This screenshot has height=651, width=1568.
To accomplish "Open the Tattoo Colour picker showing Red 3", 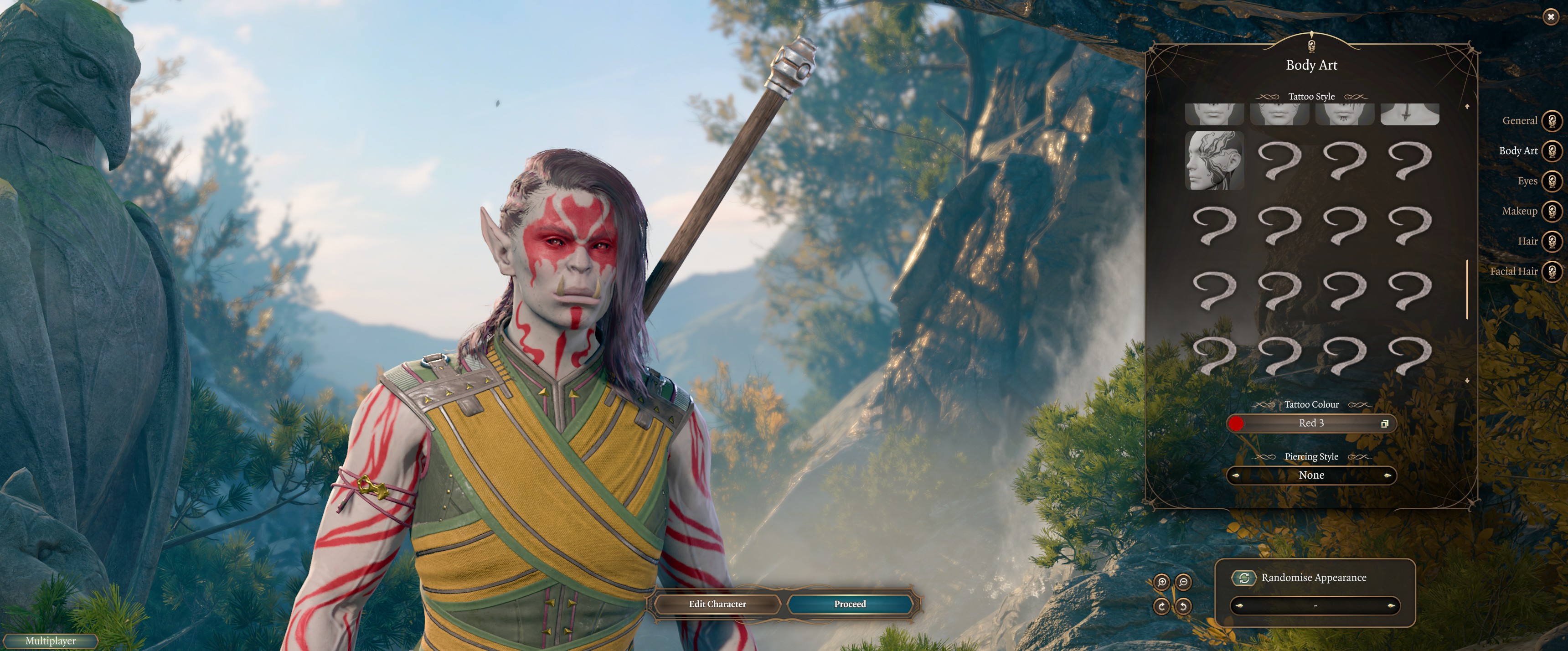I will (1311, 423).
